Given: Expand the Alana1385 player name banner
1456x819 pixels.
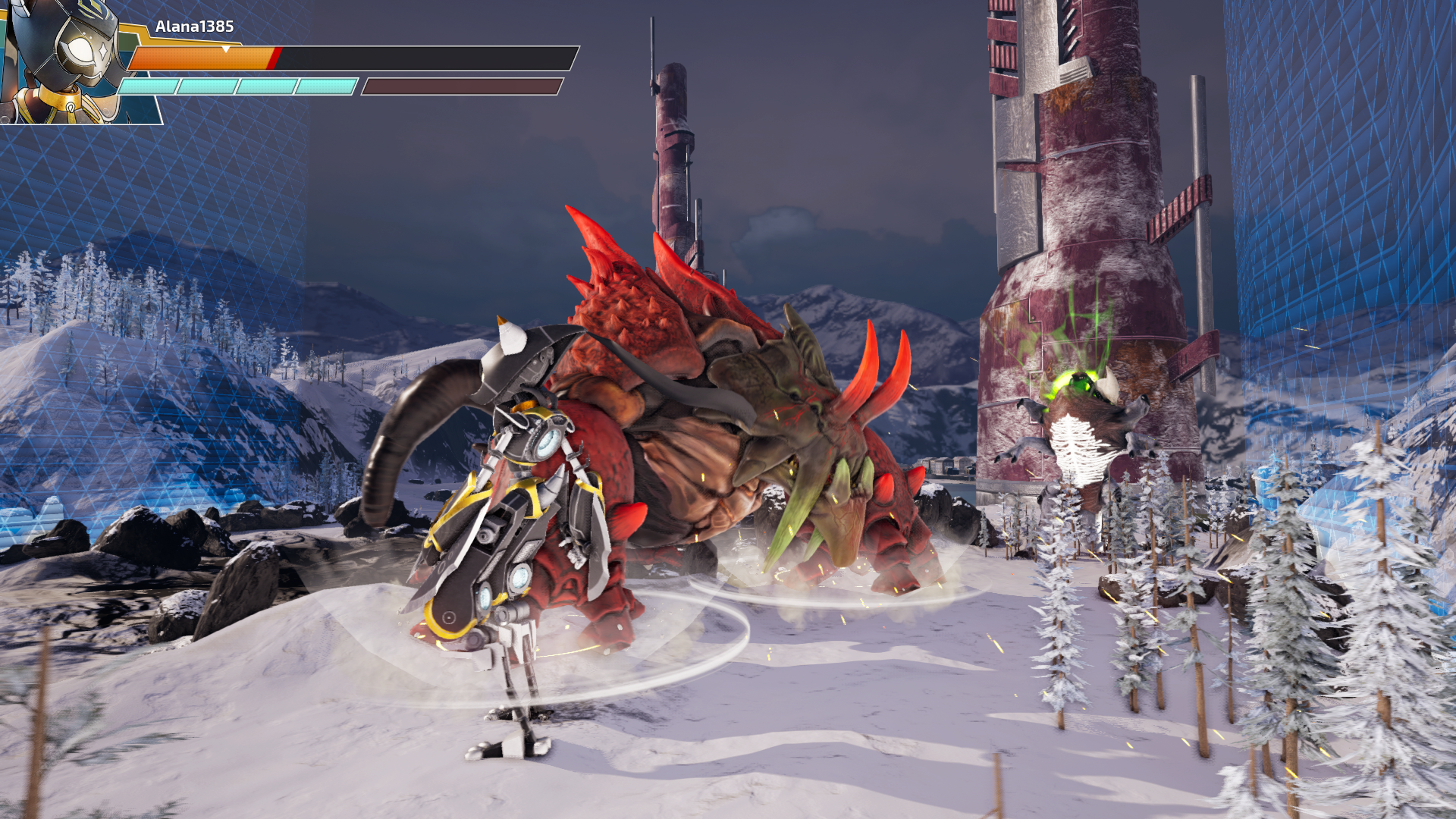Looking at the screenshot, I should click(x=193, y=25).
